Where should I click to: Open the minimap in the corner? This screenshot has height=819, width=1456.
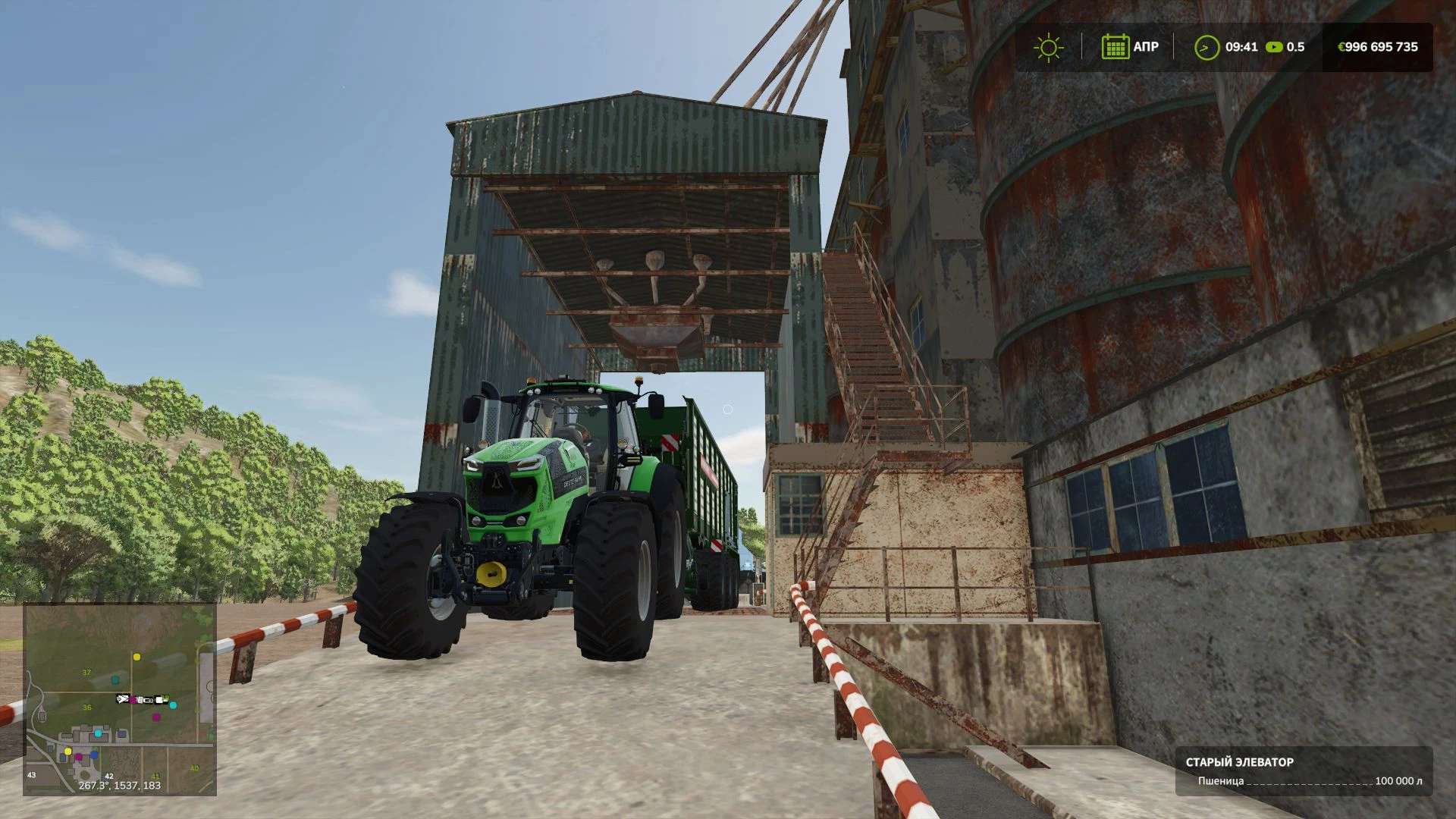(120, 698)
